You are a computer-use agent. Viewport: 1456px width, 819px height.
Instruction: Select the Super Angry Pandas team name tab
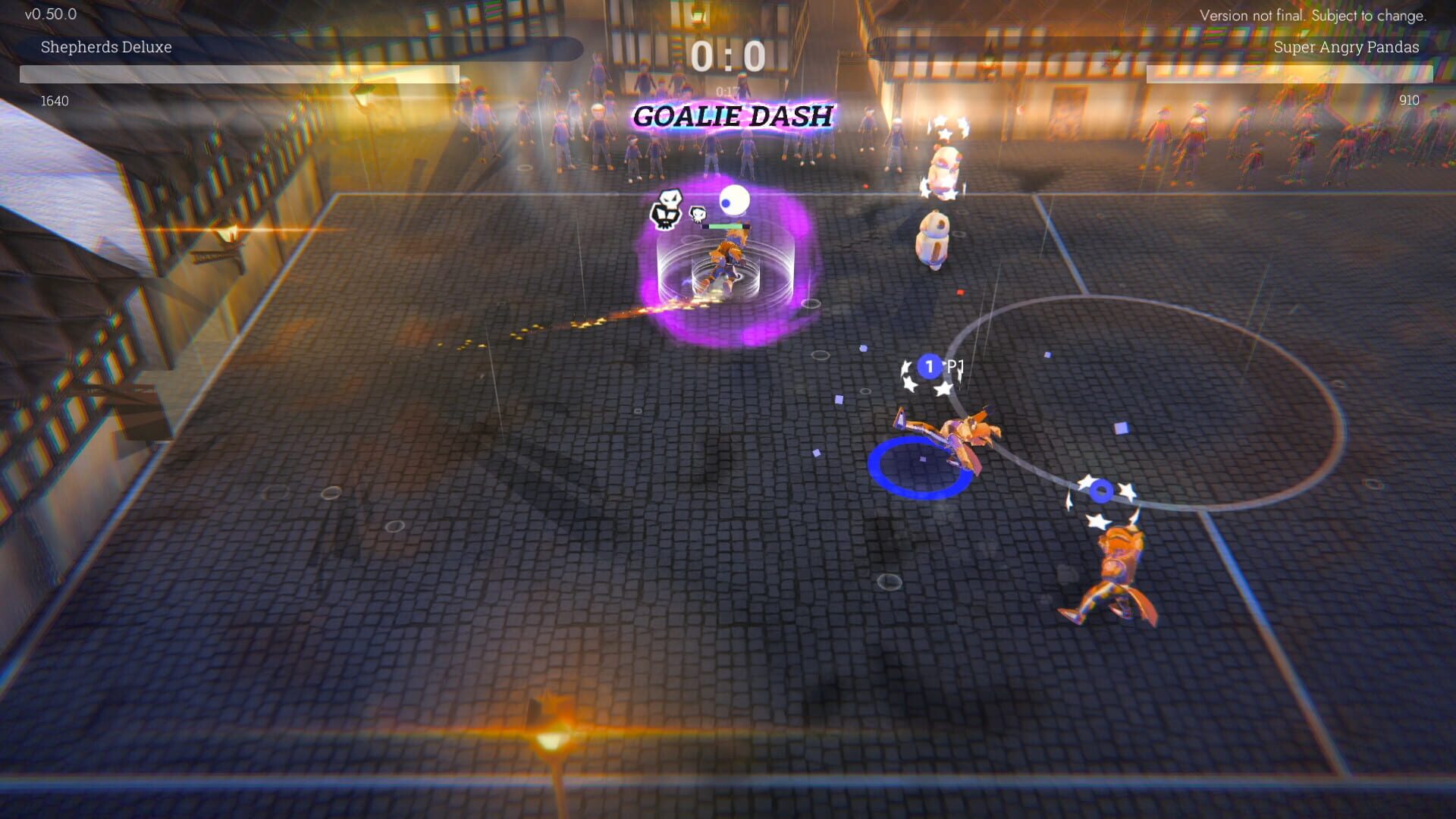click(1346, 47)
